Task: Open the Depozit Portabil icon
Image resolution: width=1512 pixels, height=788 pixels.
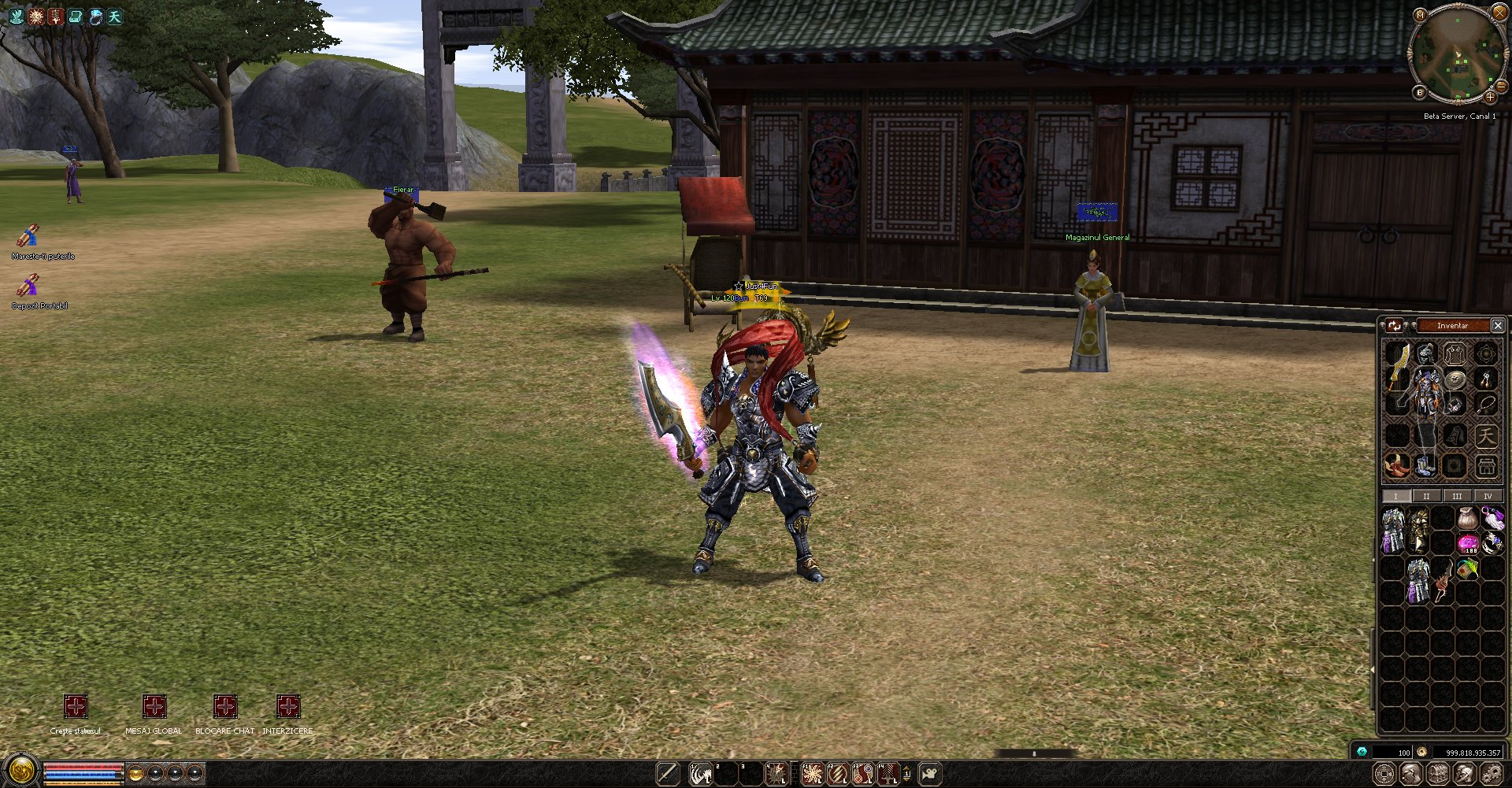Action: pyautogui.click(x=28, y=285)
